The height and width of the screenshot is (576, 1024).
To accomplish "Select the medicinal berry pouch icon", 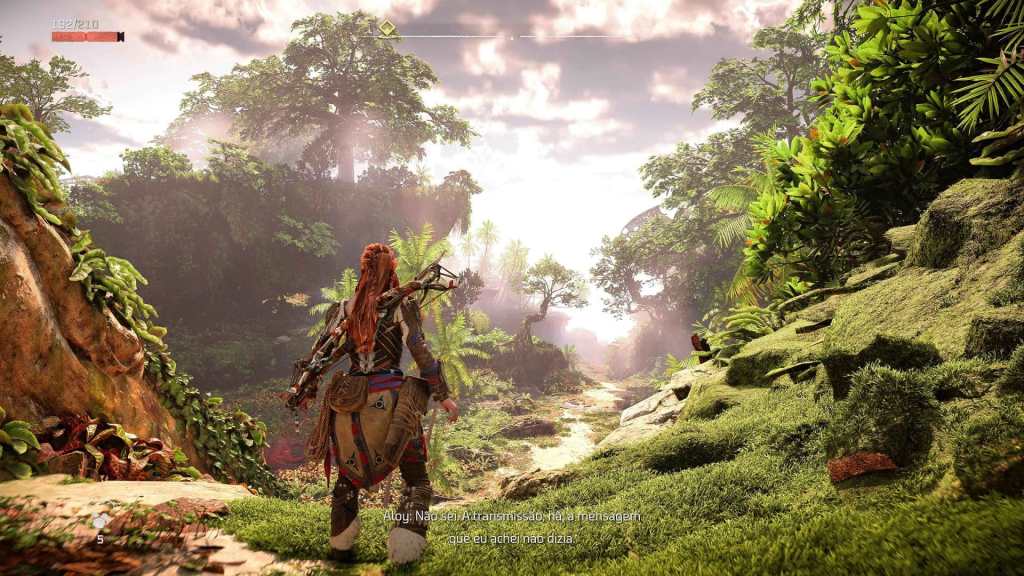I will click(99, 522).
